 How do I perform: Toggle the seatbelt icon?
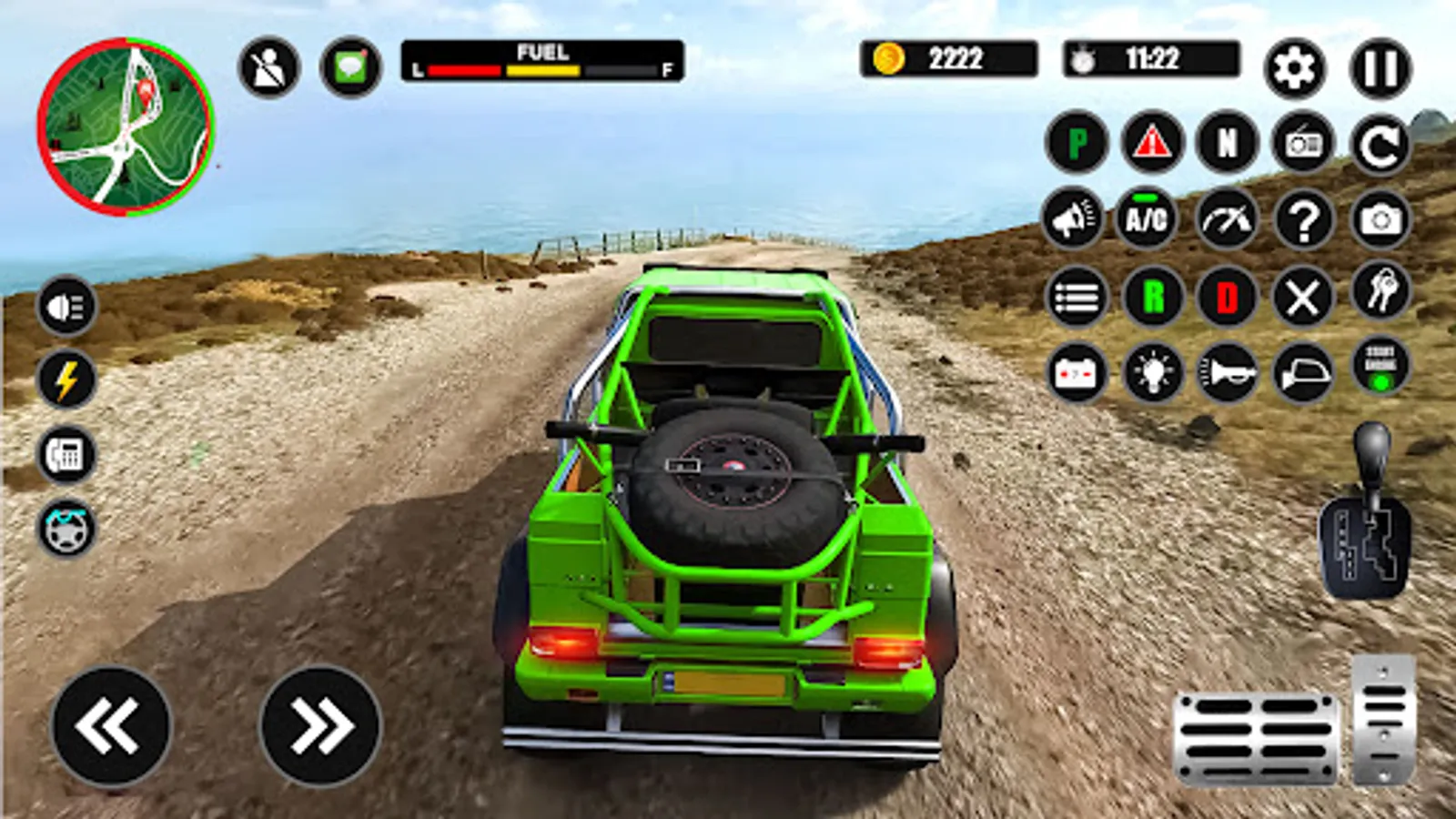268,68
